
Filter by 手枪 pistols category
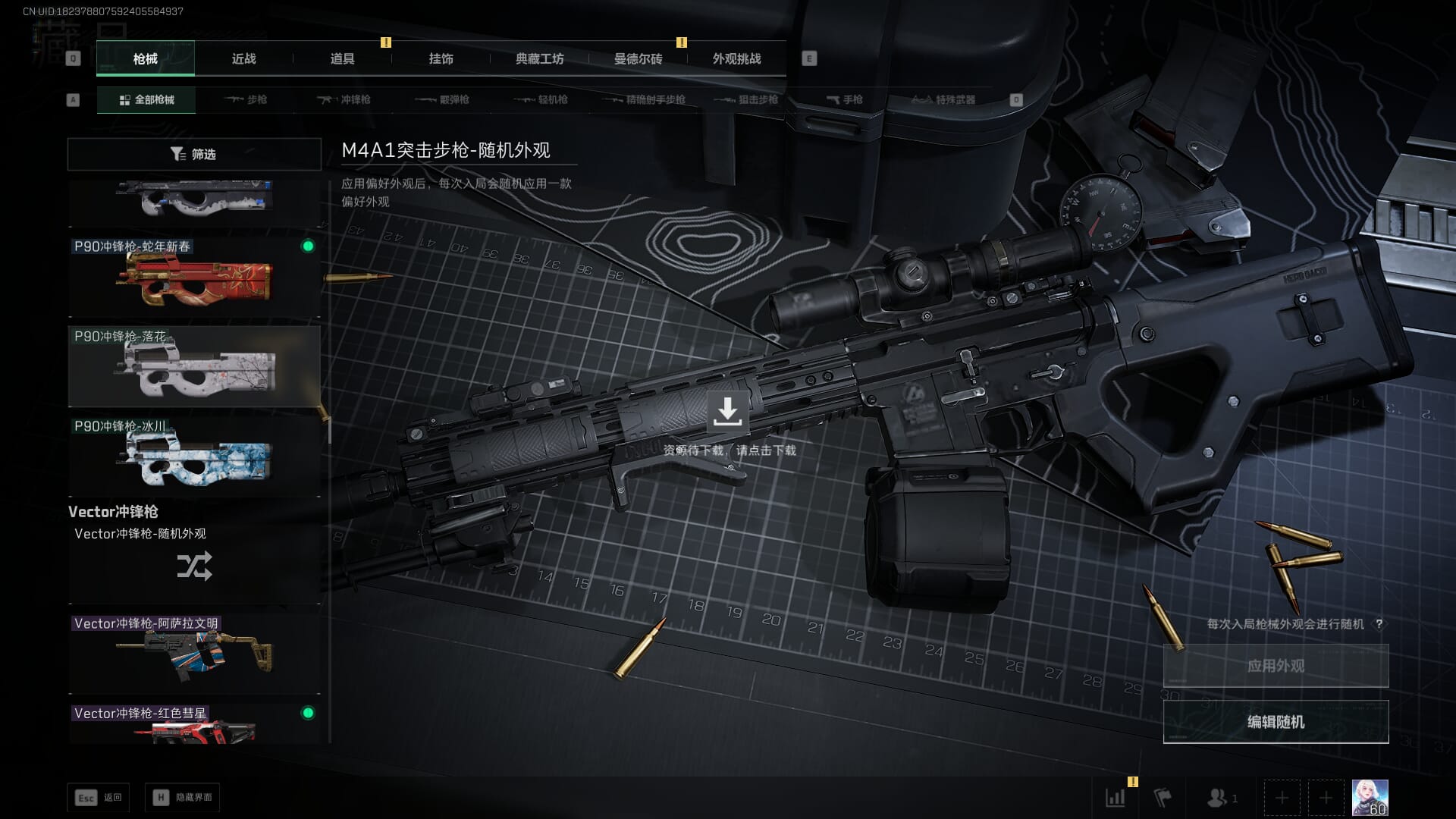pos(844,99)
